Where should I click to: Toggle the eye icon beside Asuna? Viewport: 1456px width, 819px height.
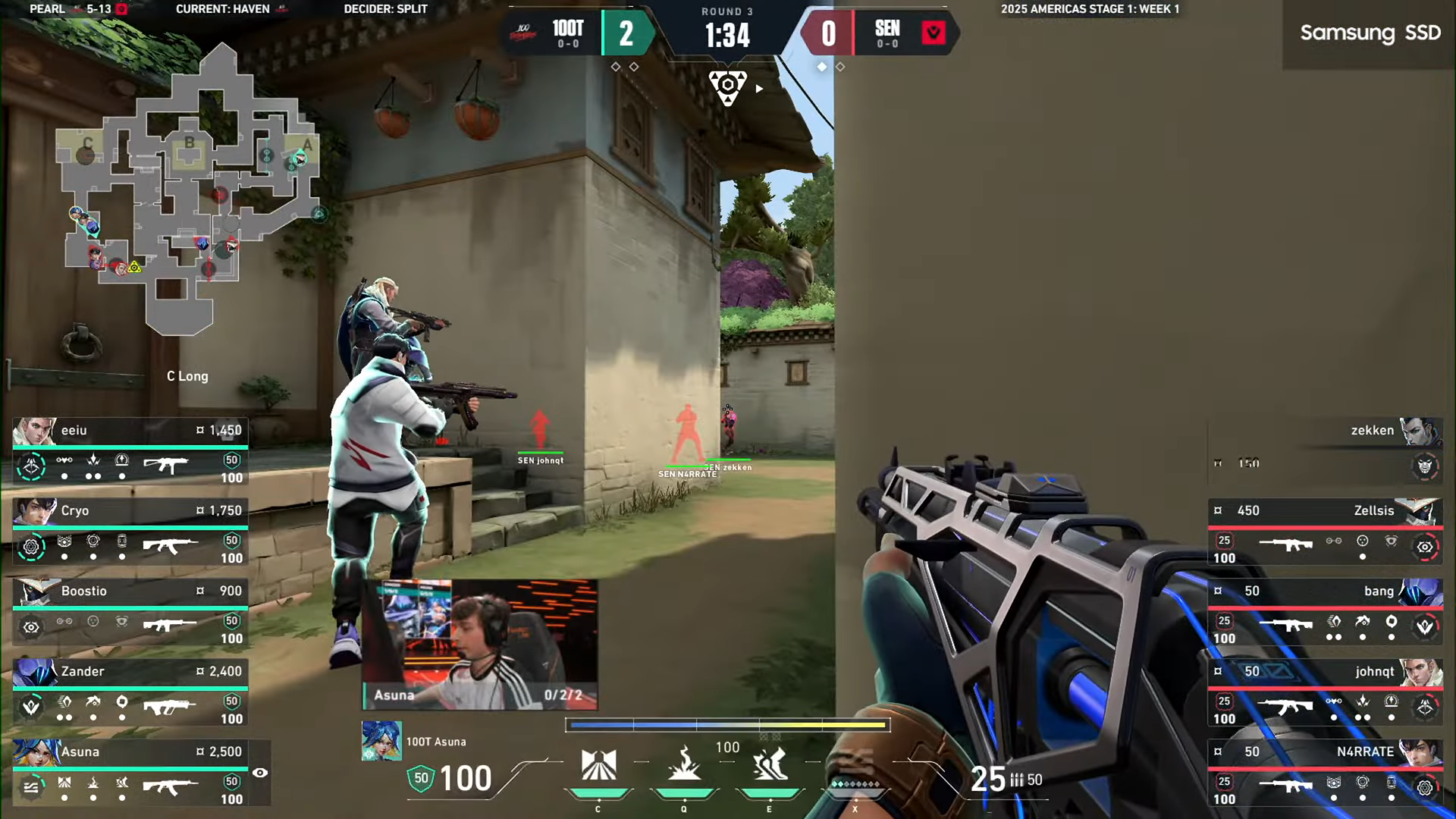[260, 773]
